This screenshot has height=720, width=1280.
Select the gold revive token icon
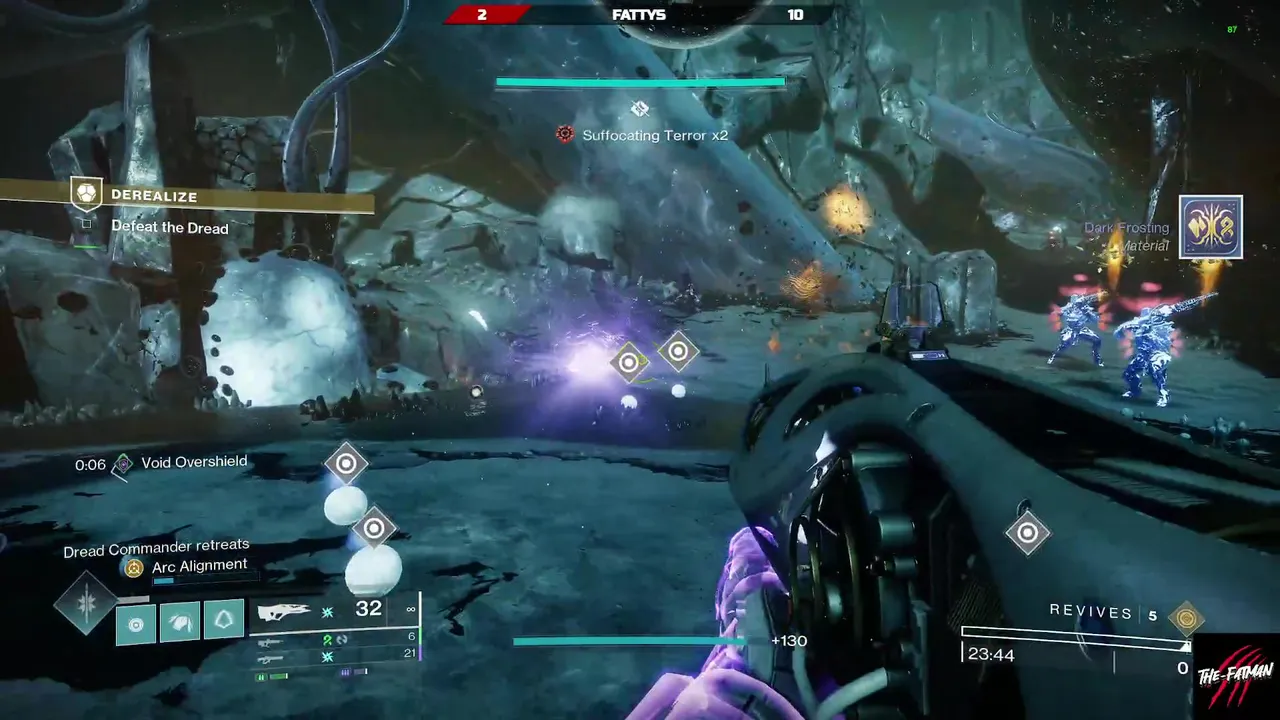click(1186, 618)
